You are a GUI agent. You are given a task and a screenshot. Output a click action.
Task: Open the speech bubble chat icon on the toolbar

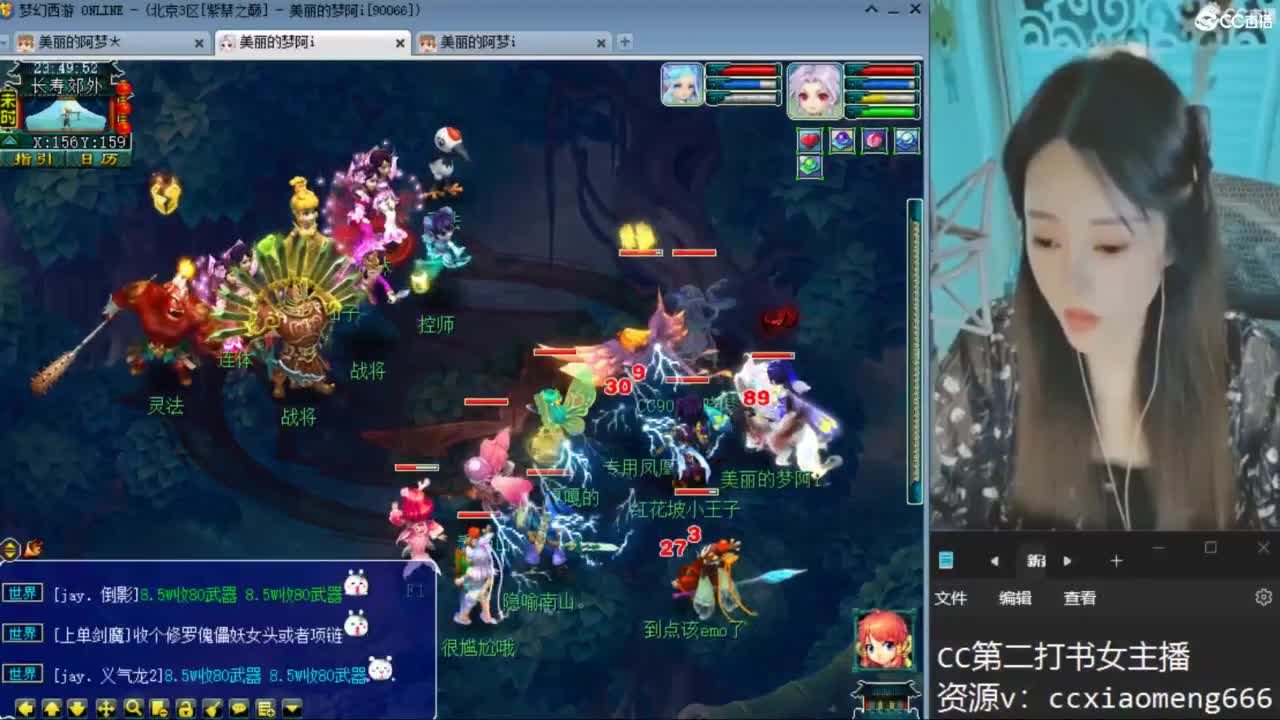239,707
